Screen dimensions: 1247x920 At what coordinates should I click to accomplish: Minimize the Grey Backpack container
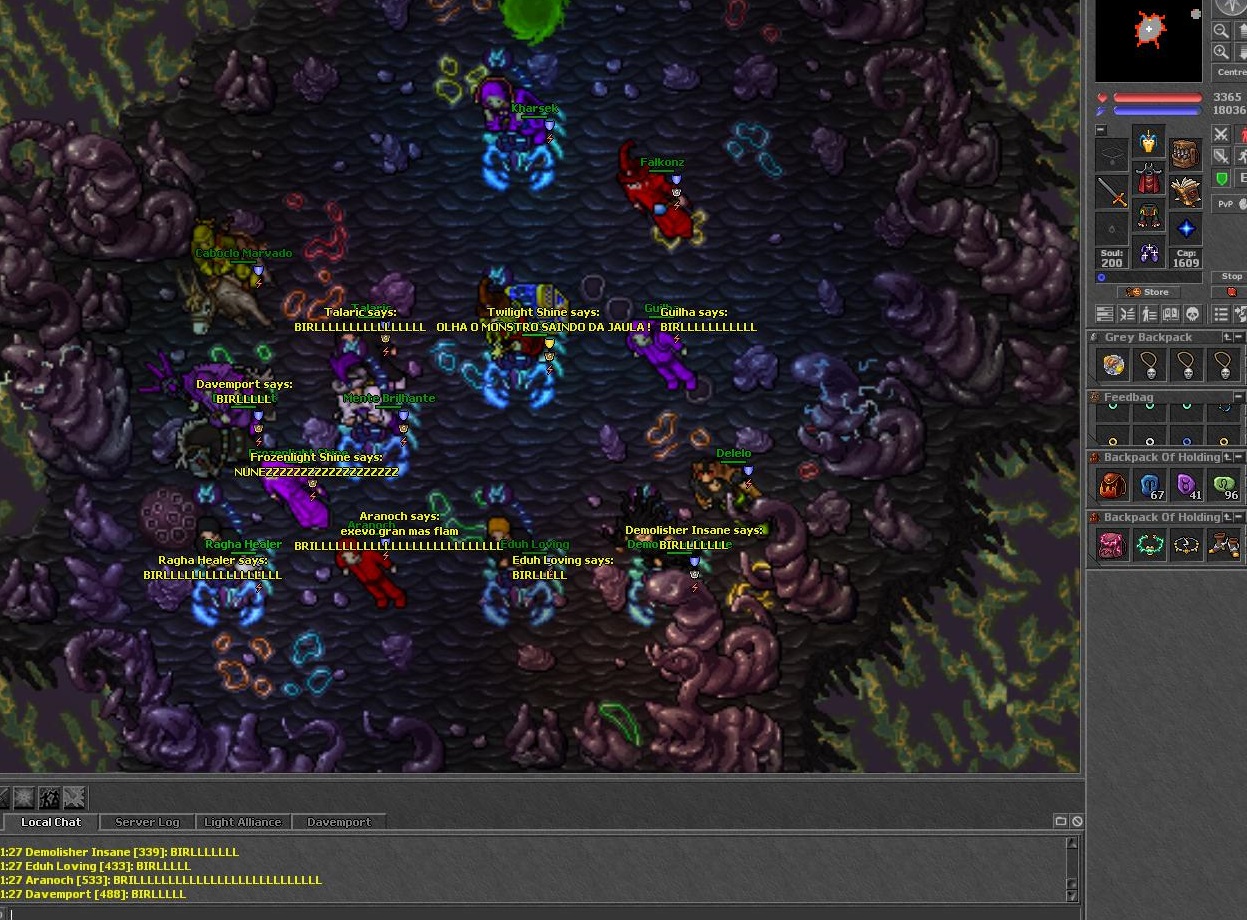pyautogui.click(x=1227, y=338)
